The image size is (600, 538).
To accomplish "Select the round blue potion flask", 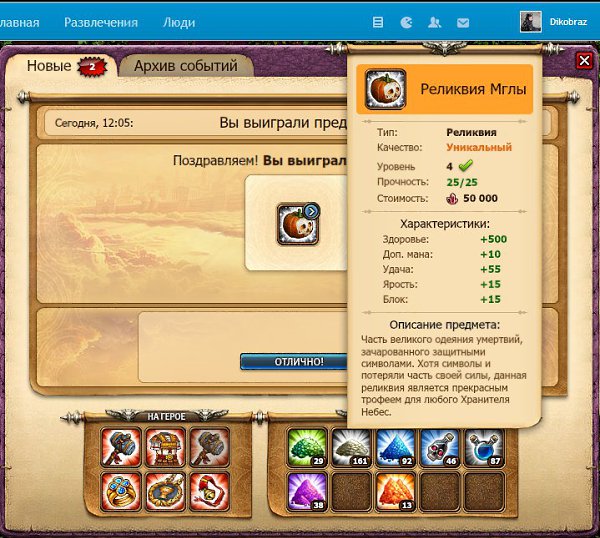I will click(x=483, y=447).
